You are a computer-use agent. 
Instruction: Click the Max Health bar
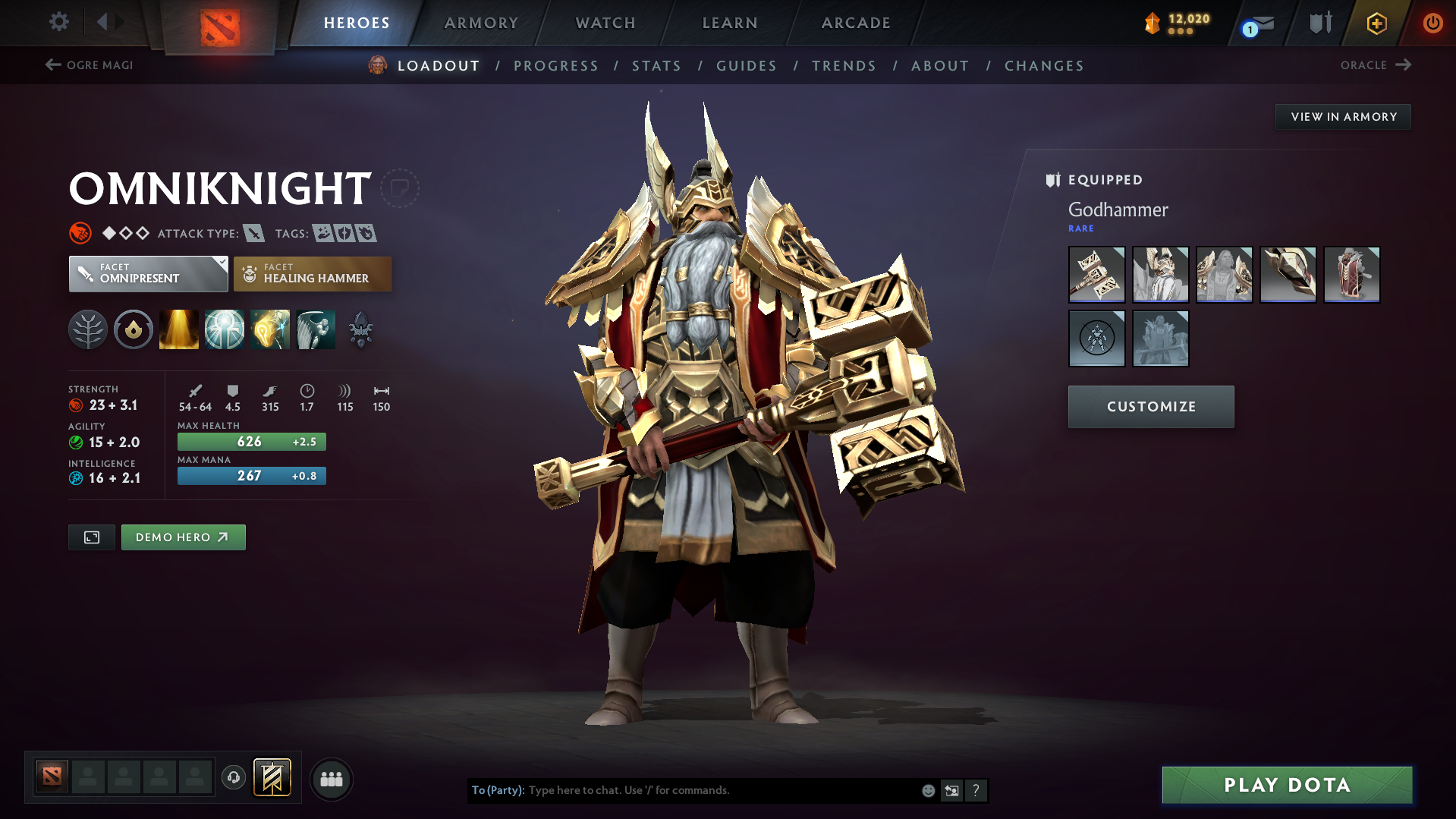(251, 441)
